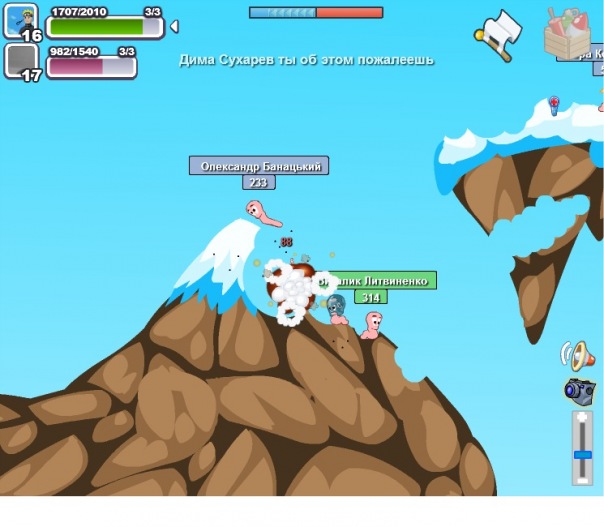The height and width of the screenshot is (527, 604).
Task: Click the white surrender flag icon
Action: (500, 32)
